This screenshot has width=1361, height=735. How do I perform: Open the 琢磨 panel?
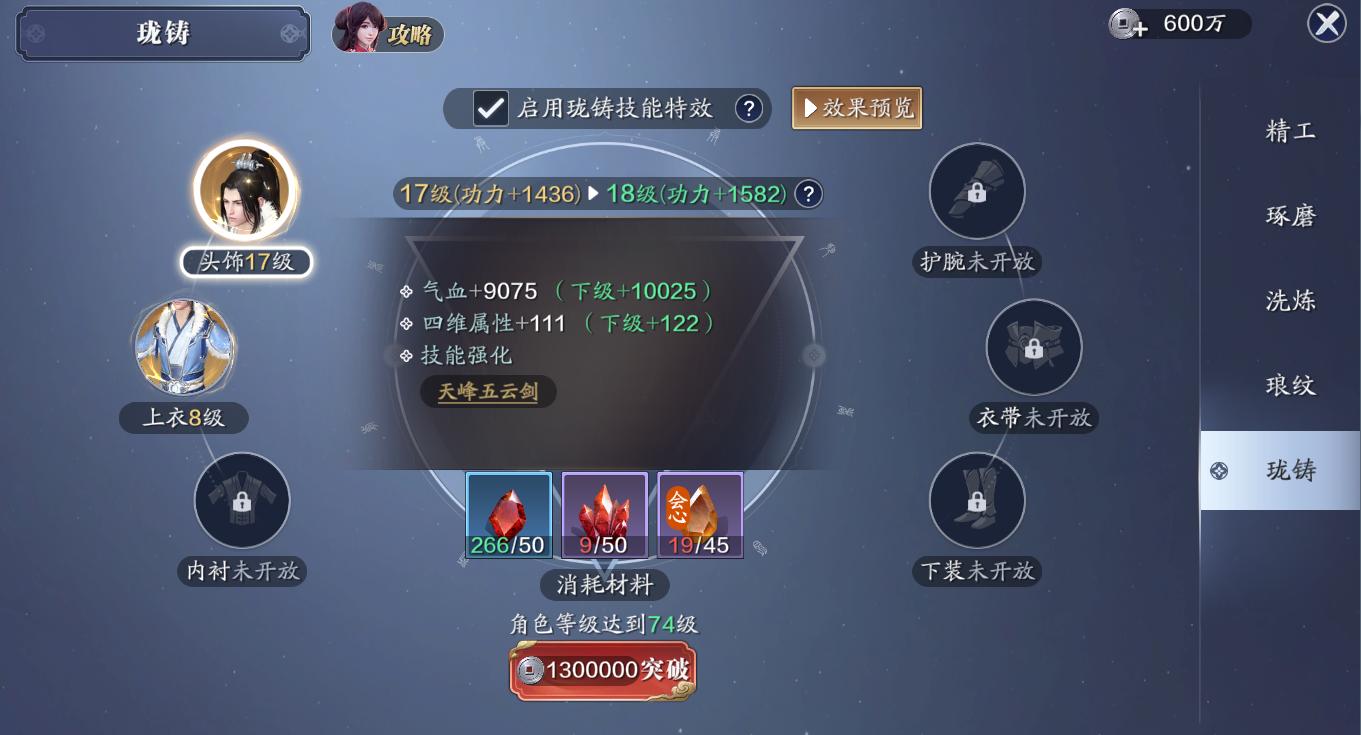click(1290, 214)
